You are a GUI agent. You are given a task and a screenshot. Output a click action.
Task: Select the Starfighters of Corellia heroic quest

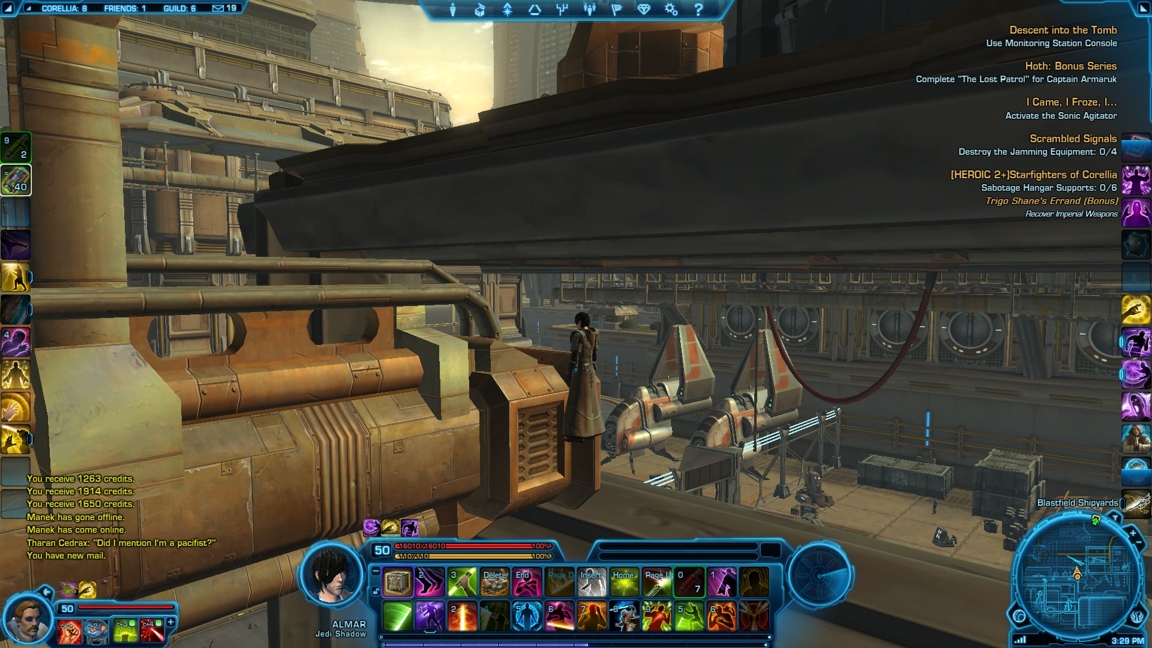[1033, 175]
